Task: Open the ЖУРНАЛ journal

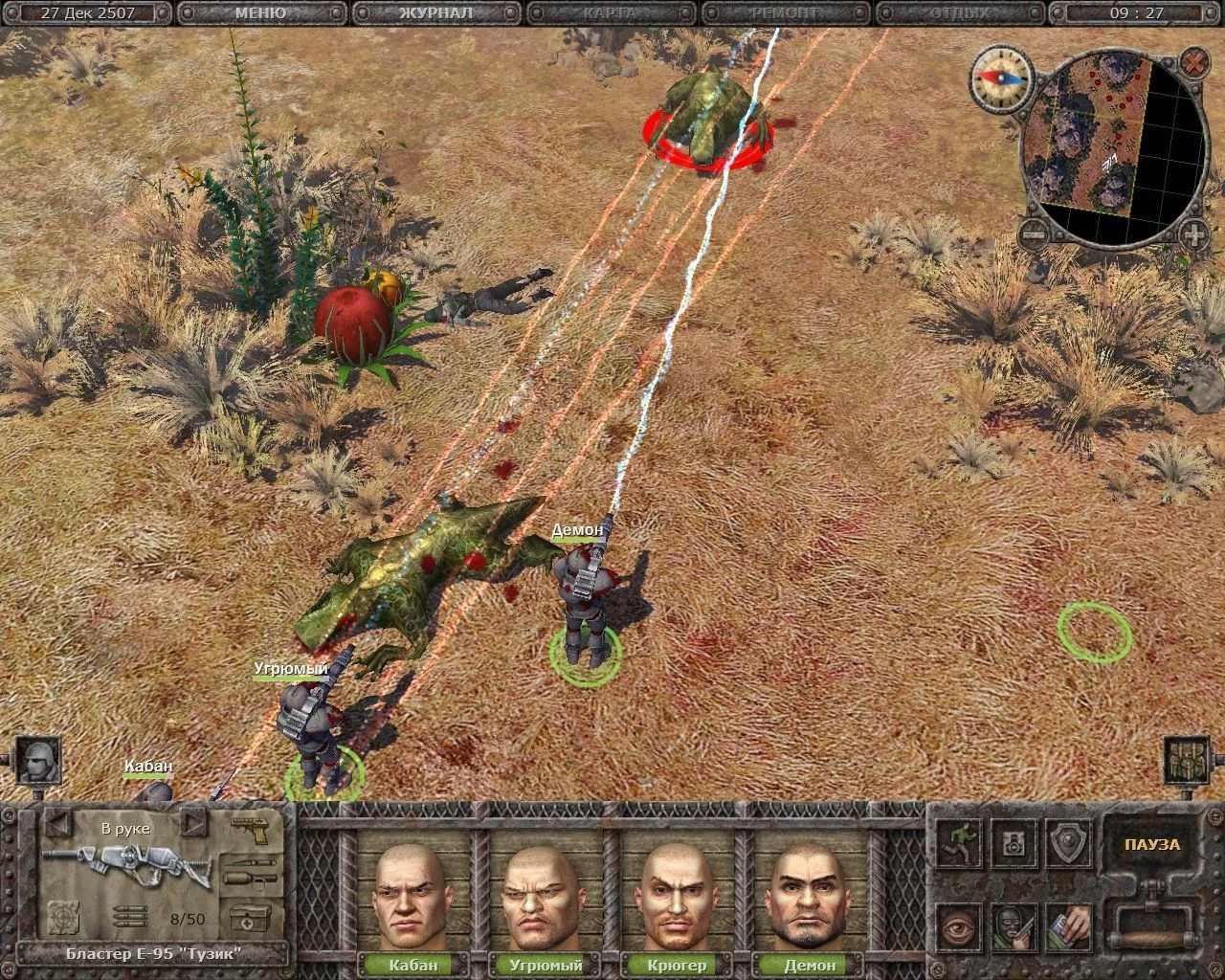Action: click(435, 13)
